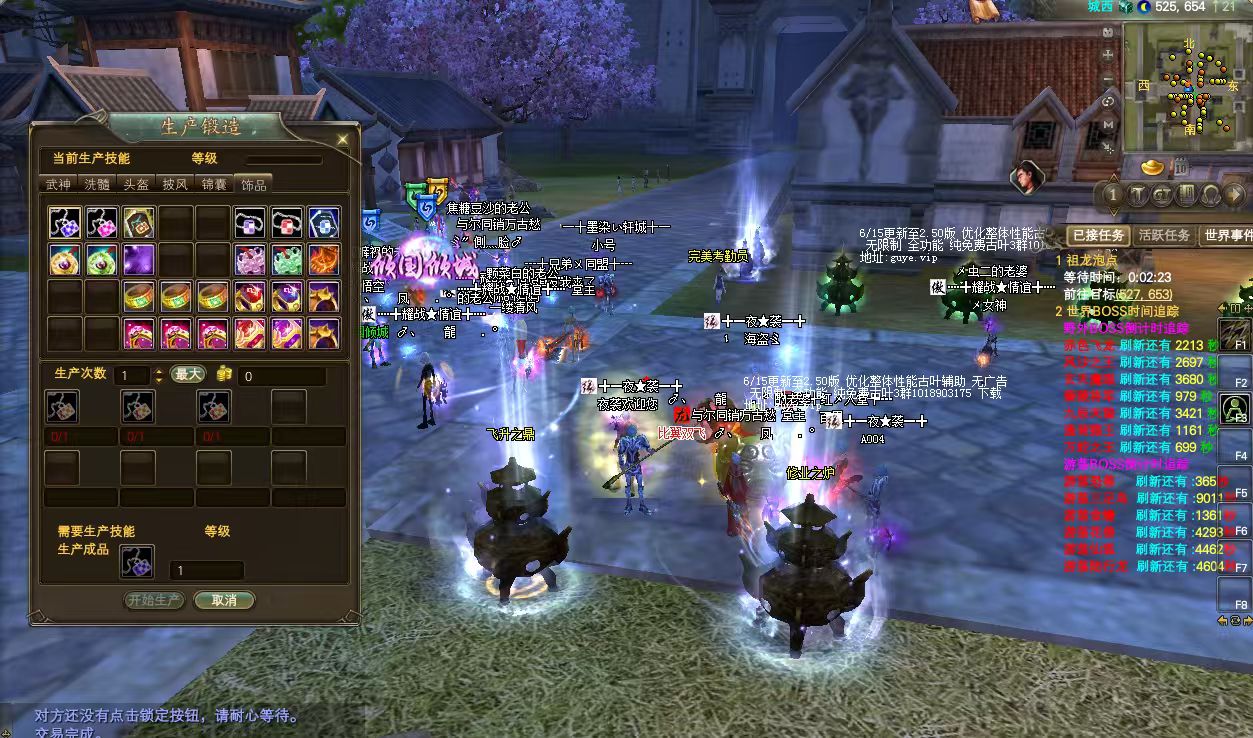1253x738 pixels.
Task: Close the 生产锻造 crafting window
Action: pyautogui.click(x=343, y=139)
